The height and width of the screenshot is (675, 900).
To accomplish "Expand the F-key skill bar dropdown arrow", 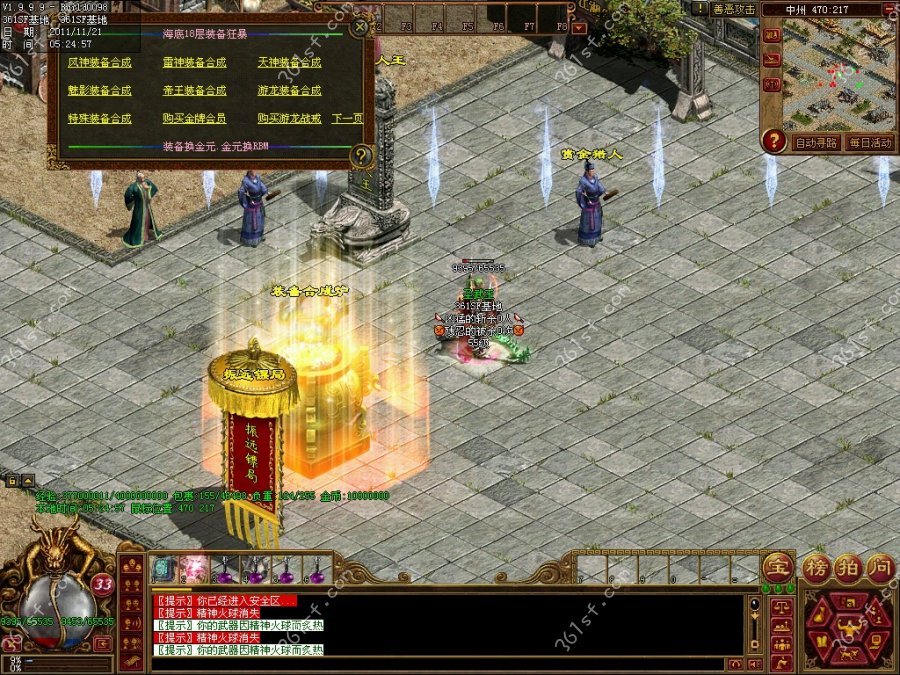I will (x=579, y=28).
